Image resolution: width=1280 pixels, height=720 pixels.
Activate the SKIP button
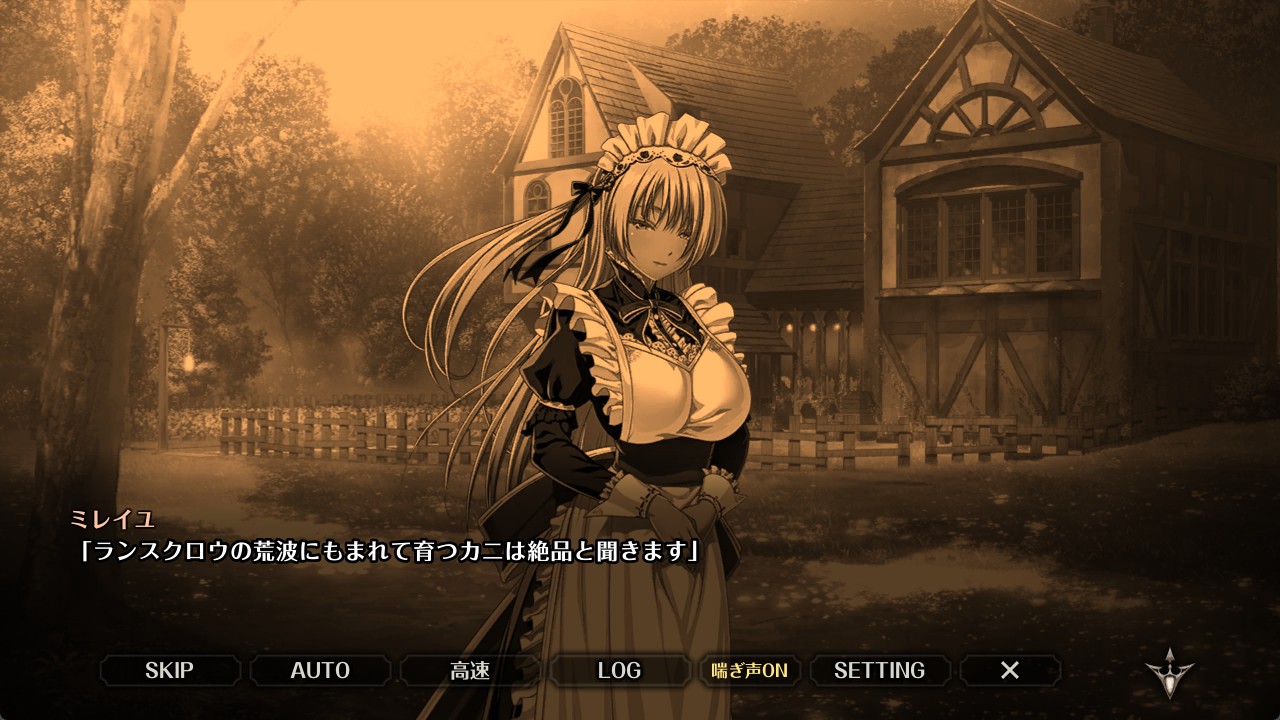pos(169,670)
